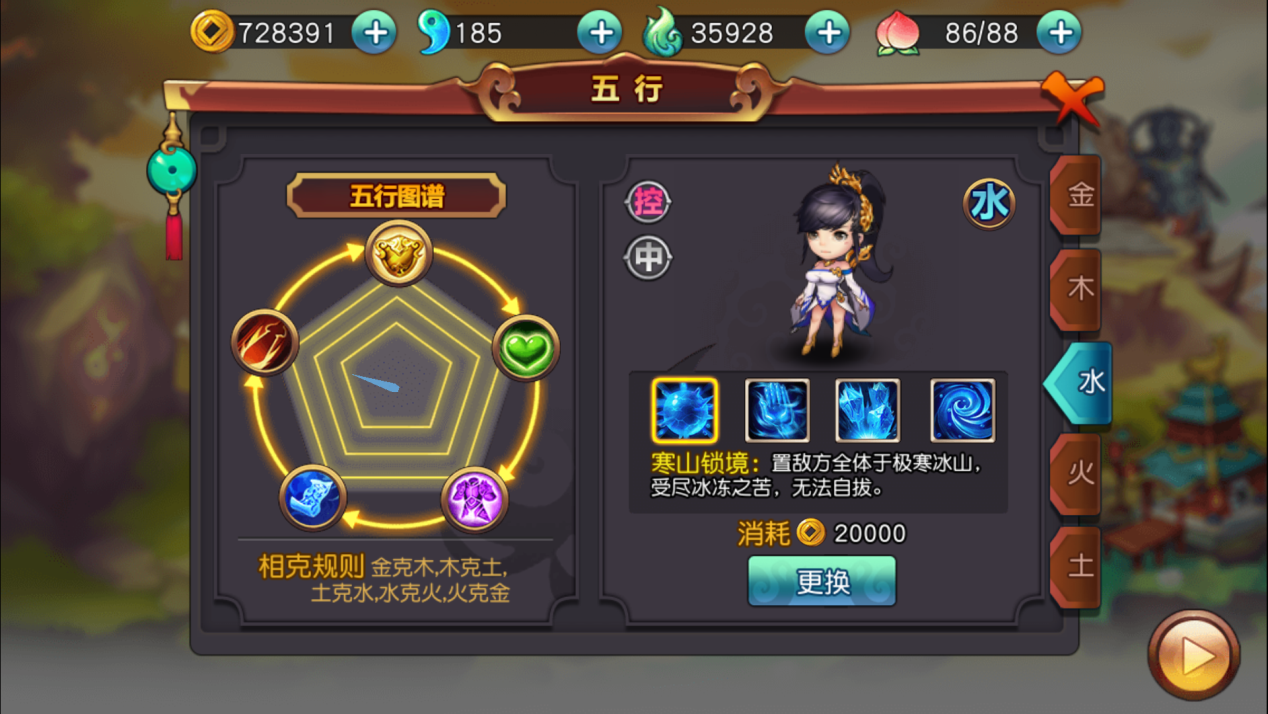Select the 水 element tab

click(x=1084, y=381)
